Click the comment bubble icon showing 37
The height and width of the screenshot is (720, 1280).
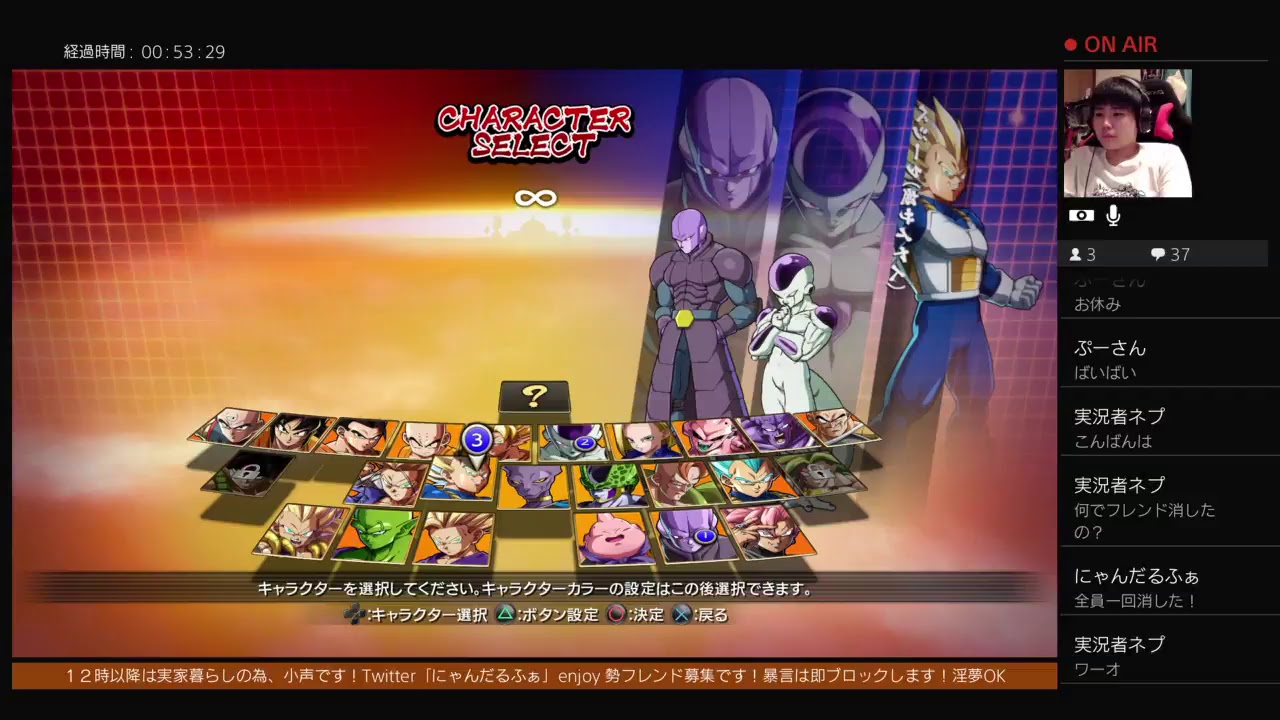(x=1160, y=254)
